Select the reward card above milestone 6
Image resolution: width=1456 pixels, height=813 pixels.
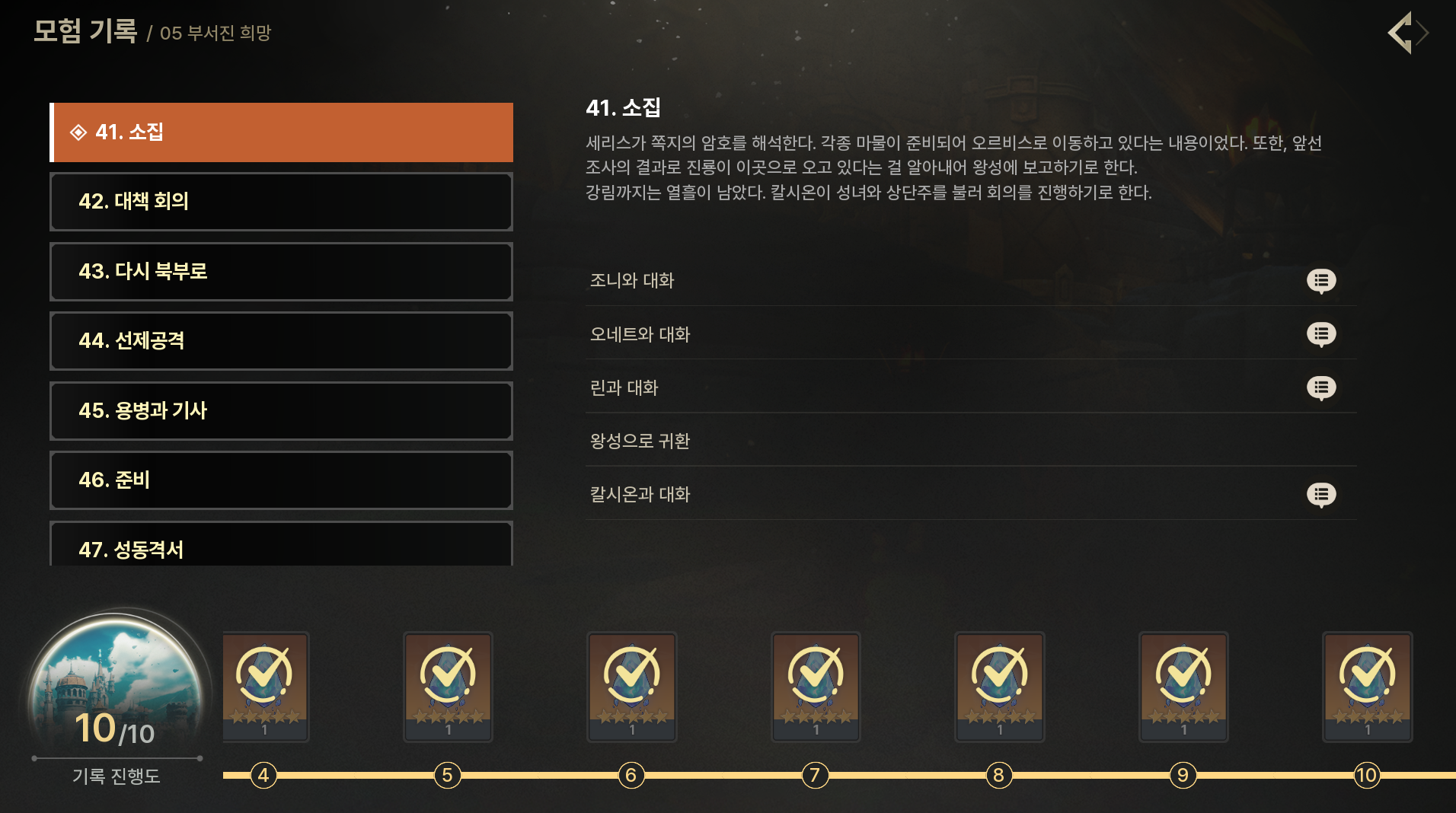631,686
